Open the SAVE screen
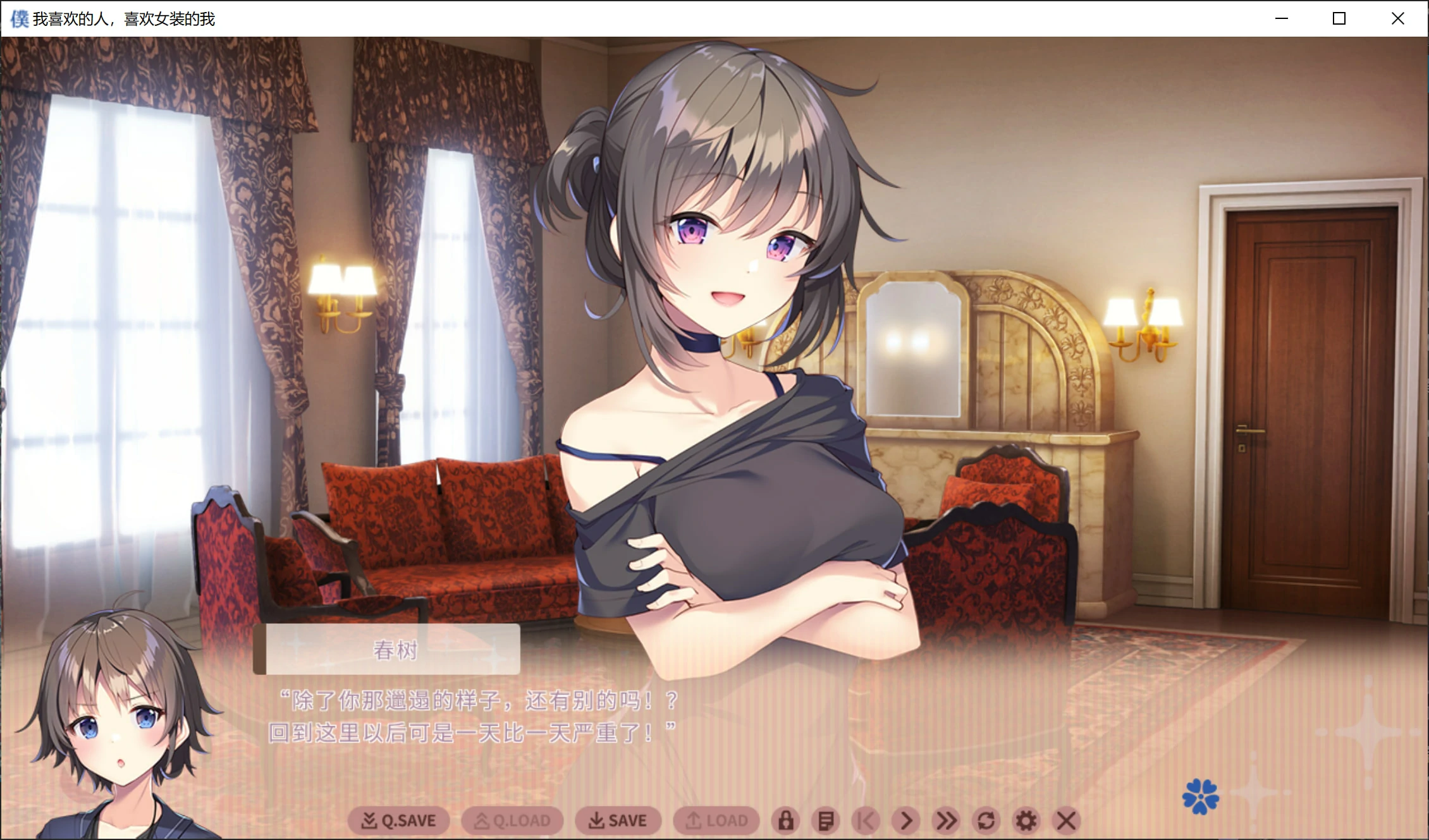 pos(619,820)
